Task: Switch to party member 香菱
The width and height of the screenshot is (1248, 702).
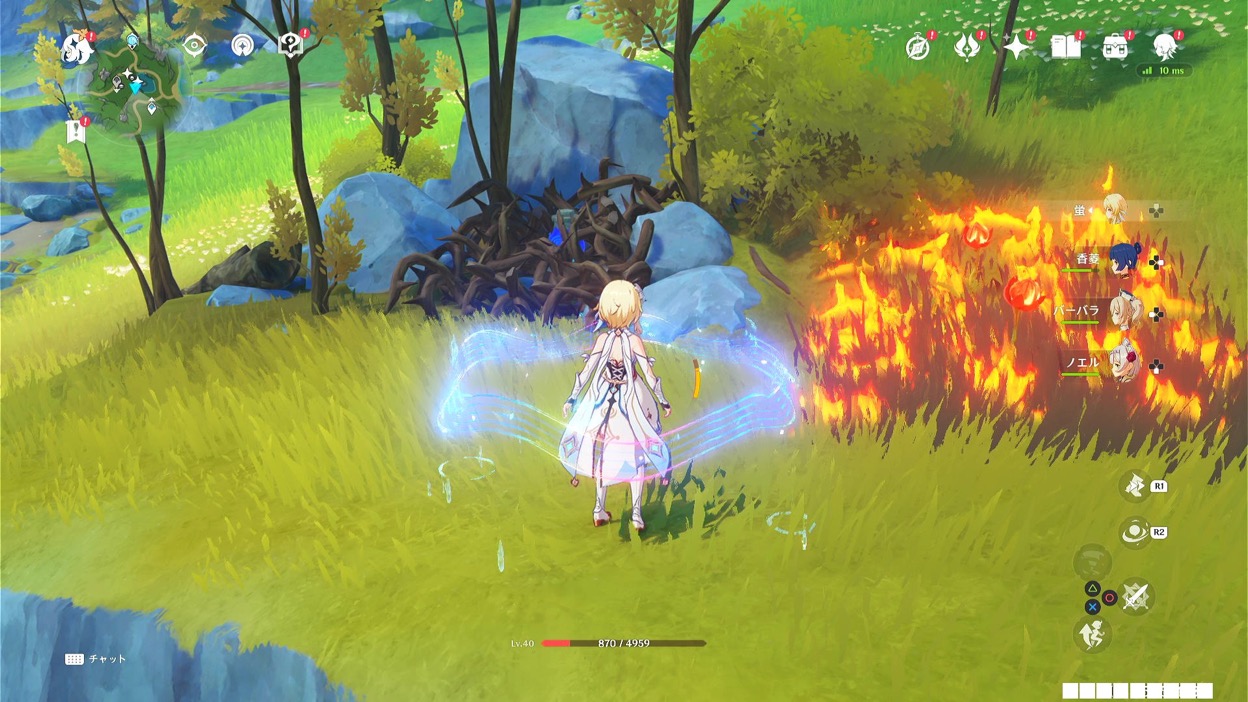Action: coord(1121,261)
